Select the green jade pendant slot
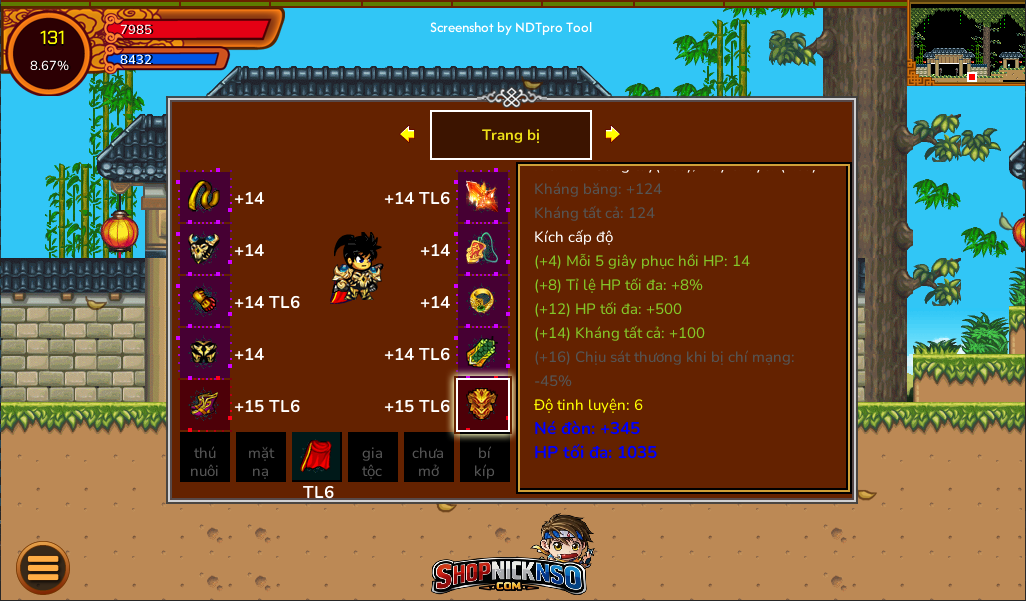The image size is (1026, 601). pos(483,354)
